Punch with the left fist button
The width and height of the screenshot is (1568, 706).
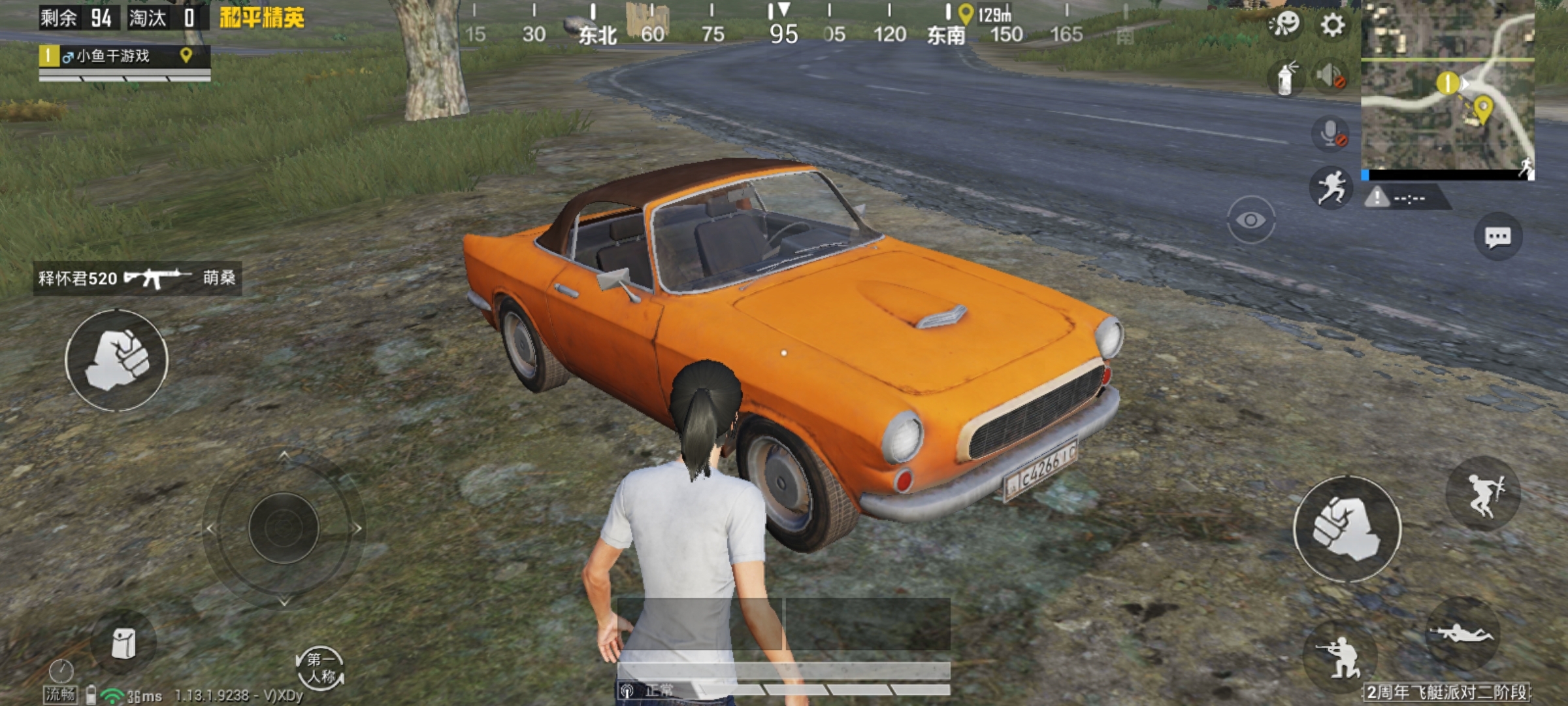117,360
